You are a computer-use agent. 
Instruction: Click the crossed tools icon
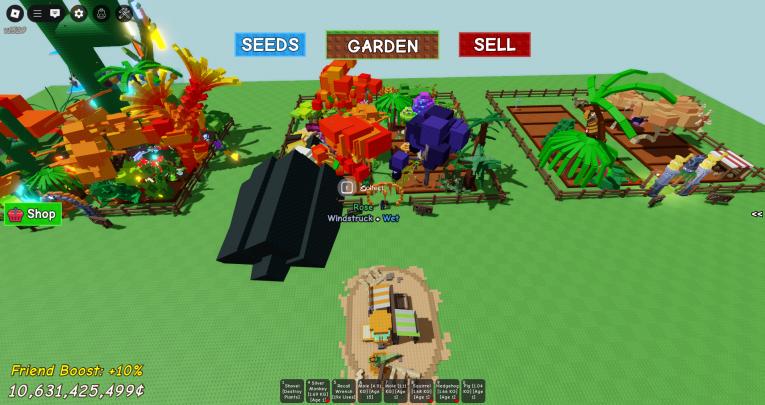click(x=124, y=13)
